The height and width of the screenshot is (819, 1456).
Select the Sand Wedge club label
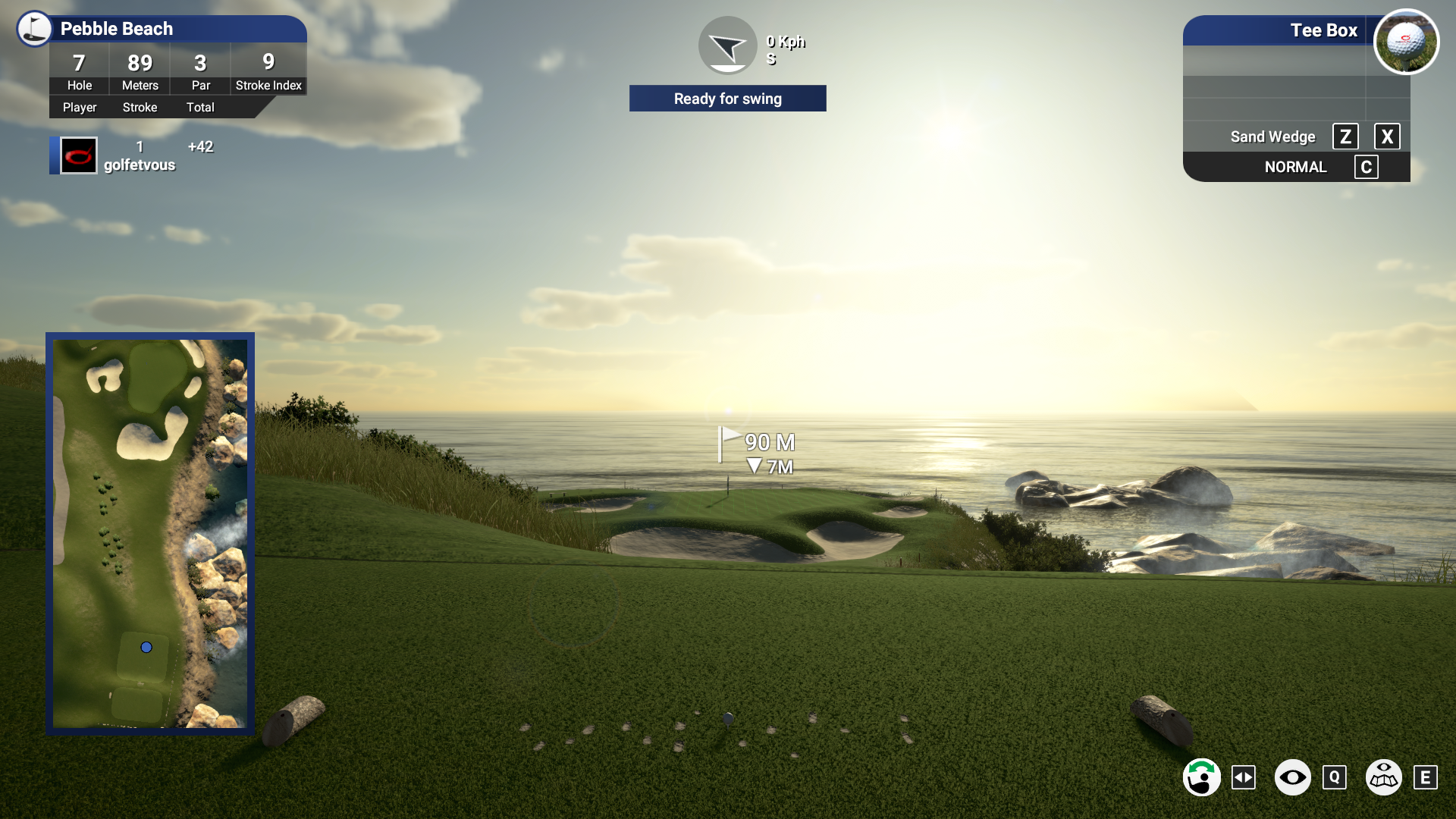coord(1272,136)
